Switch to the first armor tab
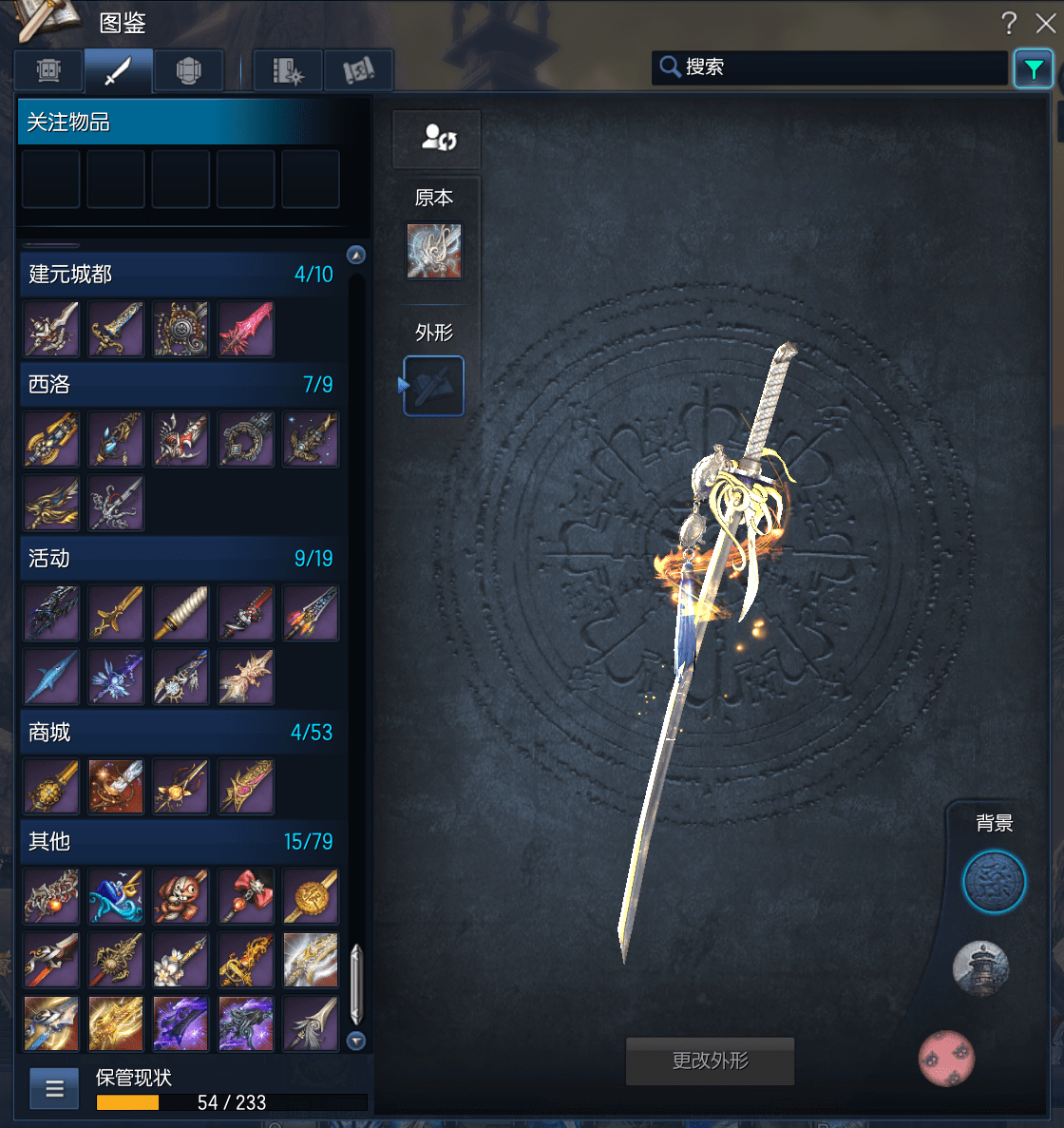The image size is (1064, 1128). click(48, 70)
